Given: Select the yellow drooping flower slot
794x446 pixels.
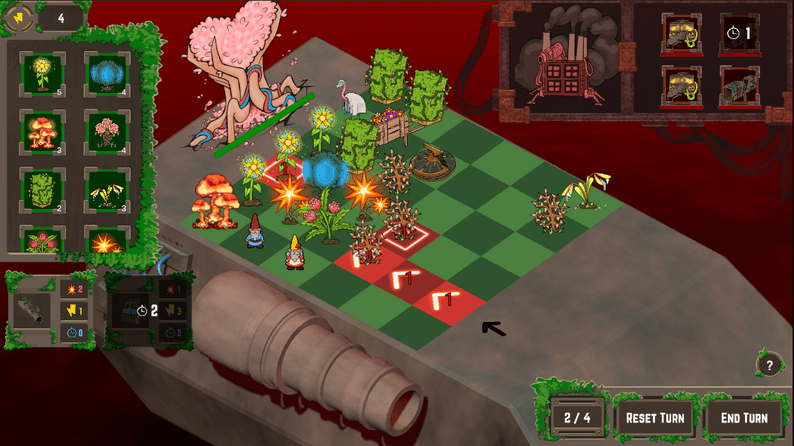Looking at the screenshot, I should point(106,189).
